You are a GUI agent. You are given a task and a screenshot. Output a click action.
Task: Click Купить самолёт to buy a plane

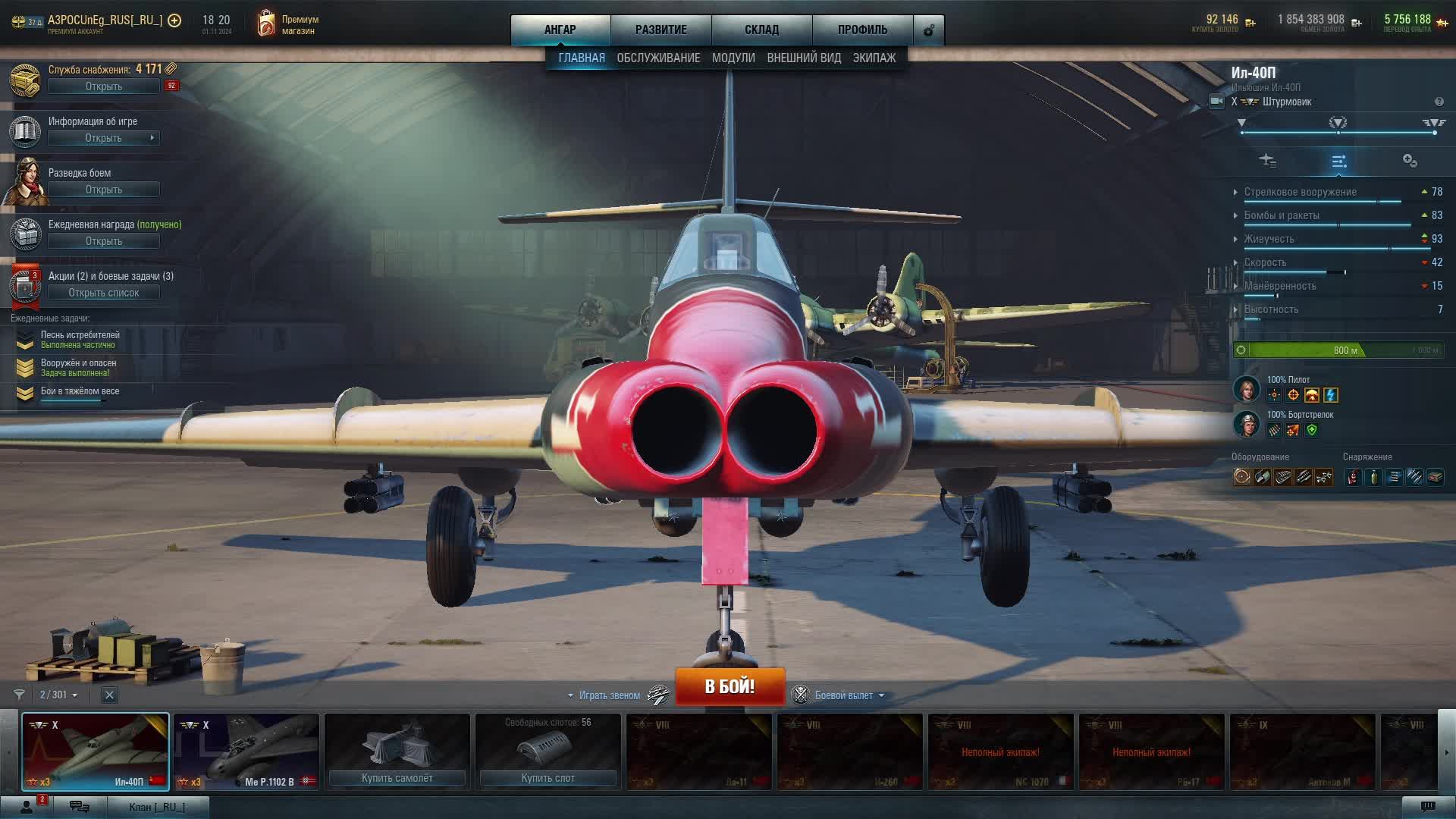(x=397, y=778)
